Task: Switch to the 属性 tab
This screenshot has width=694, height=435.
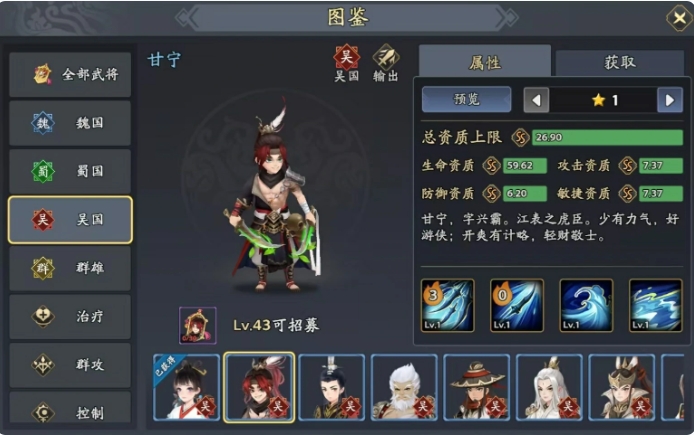Action: tap(484, 62)
